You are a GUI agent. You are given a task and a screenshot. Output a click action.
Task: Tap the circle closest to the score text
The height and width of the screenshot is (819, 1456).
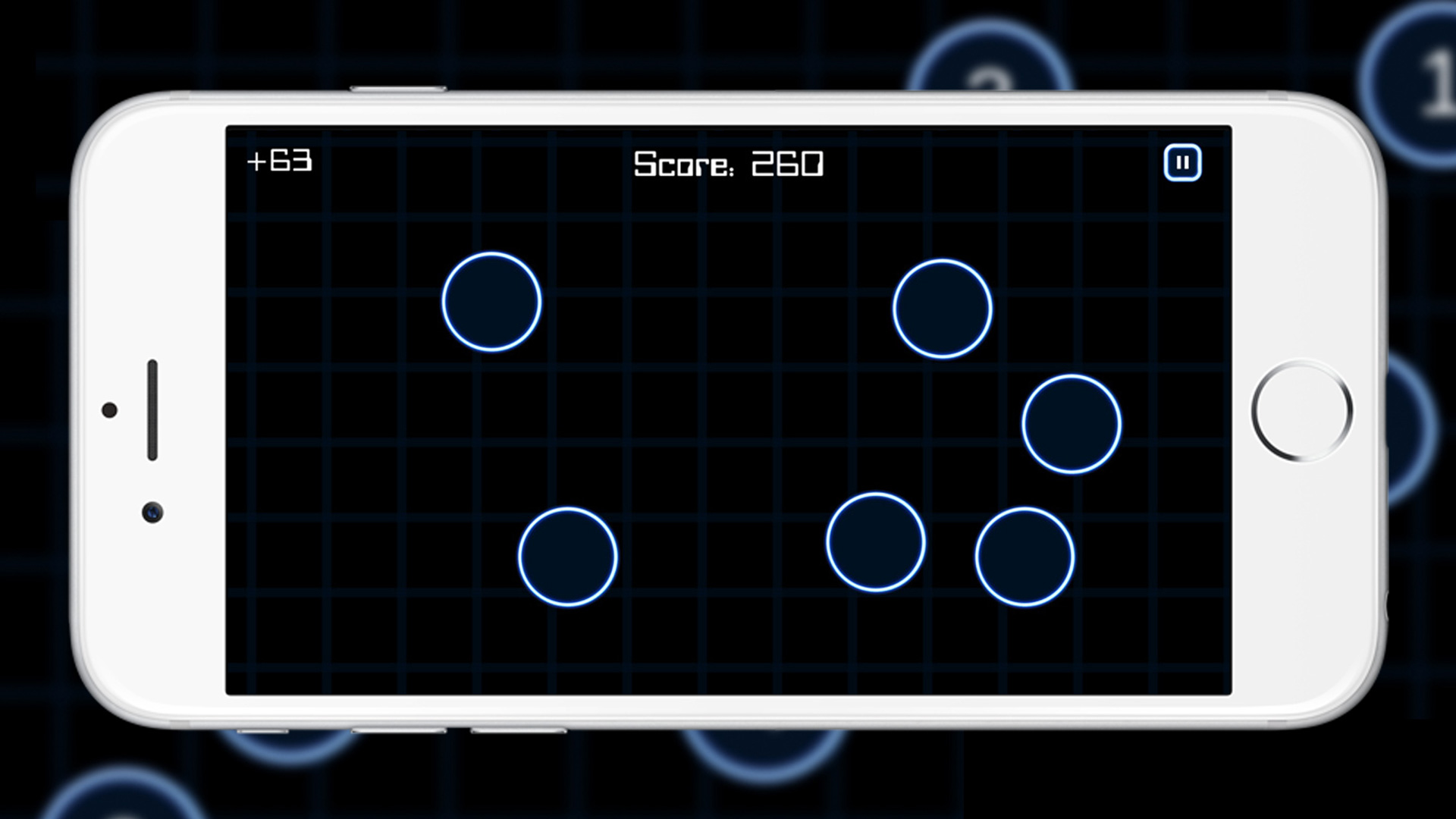(x=943, y=307)
